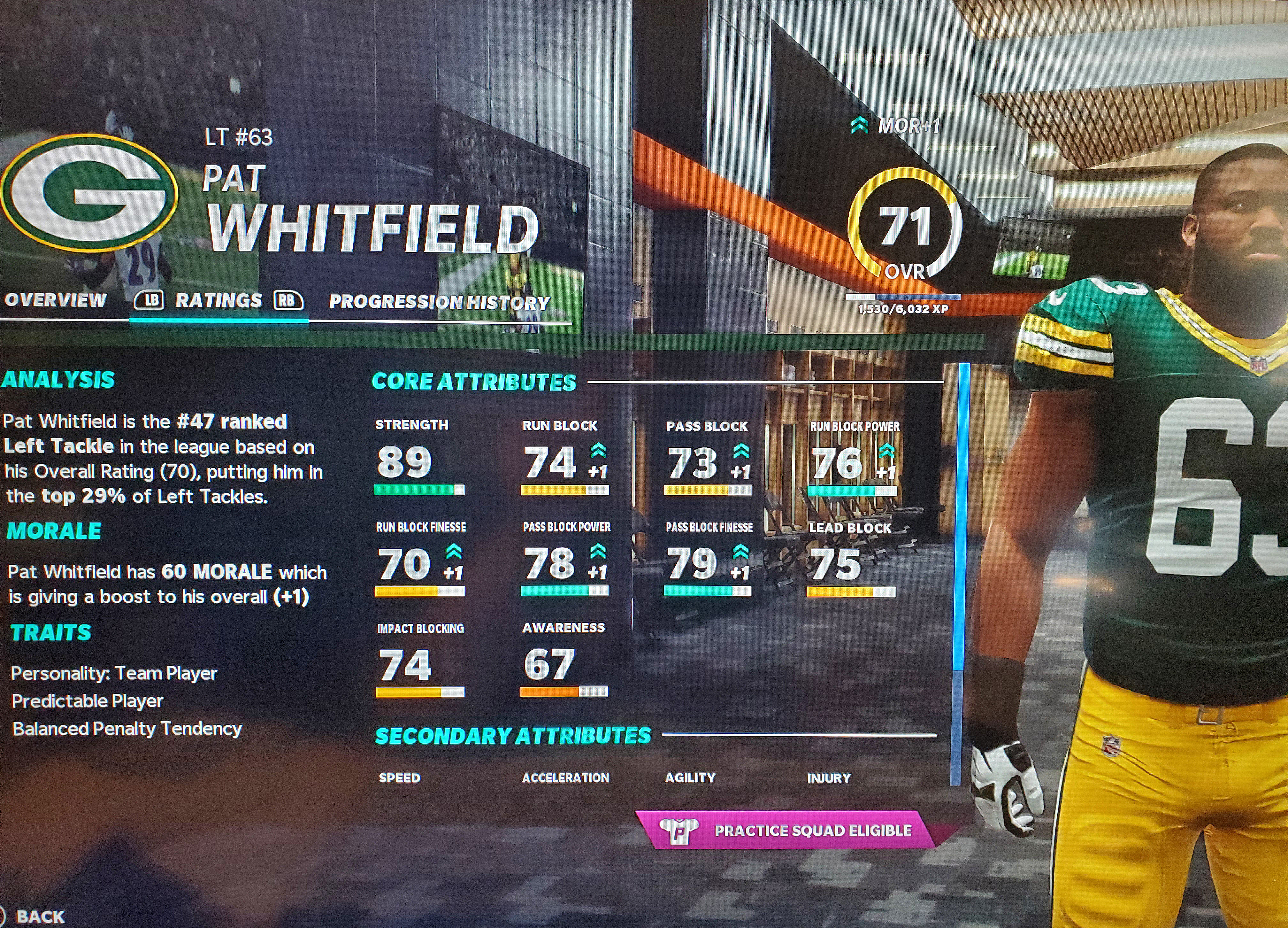Select the Ratings tab

(x=218, y=300)
